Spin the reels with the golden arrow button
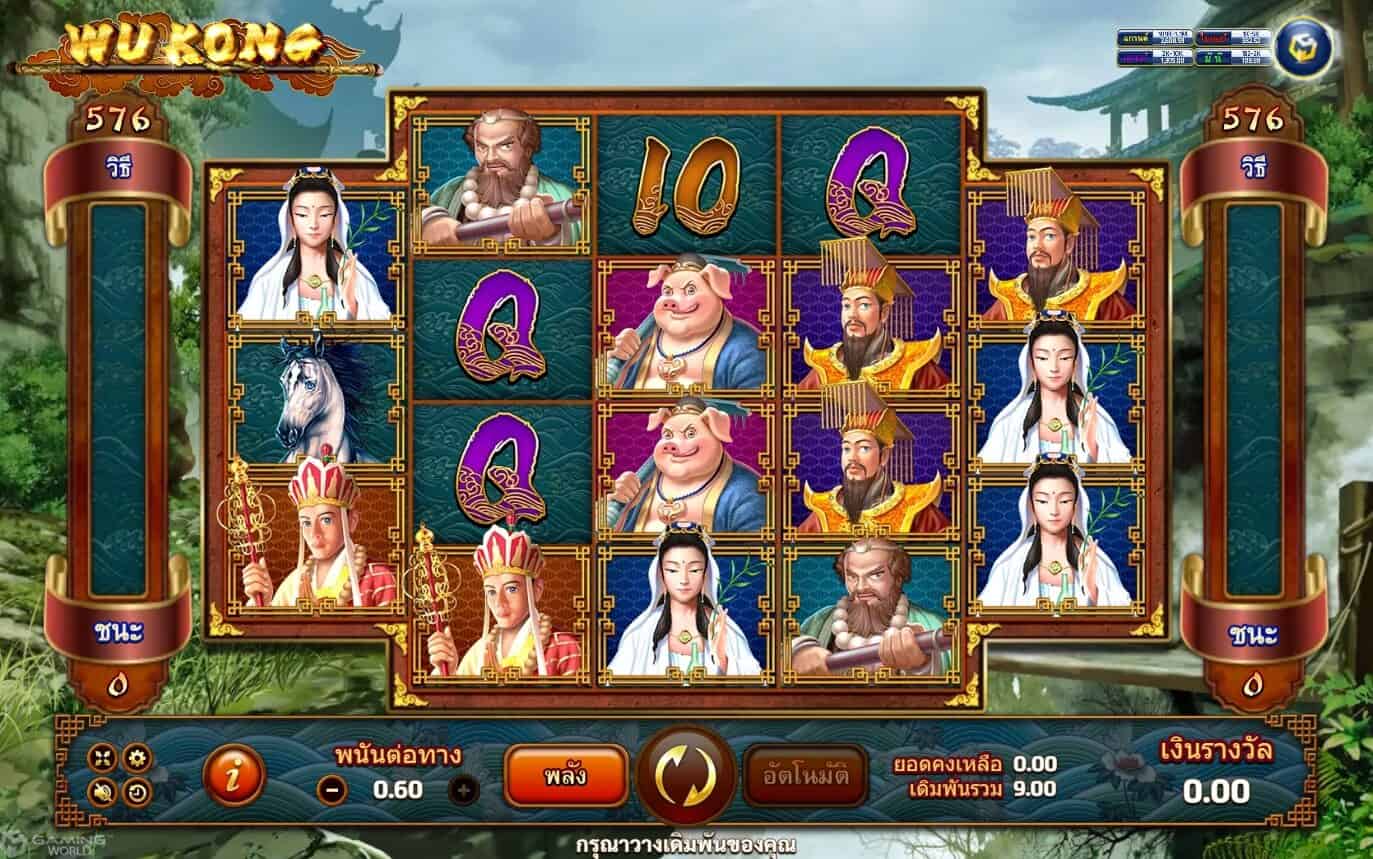The width and height of the screenshot is (1373, 859). pos(686,775)
